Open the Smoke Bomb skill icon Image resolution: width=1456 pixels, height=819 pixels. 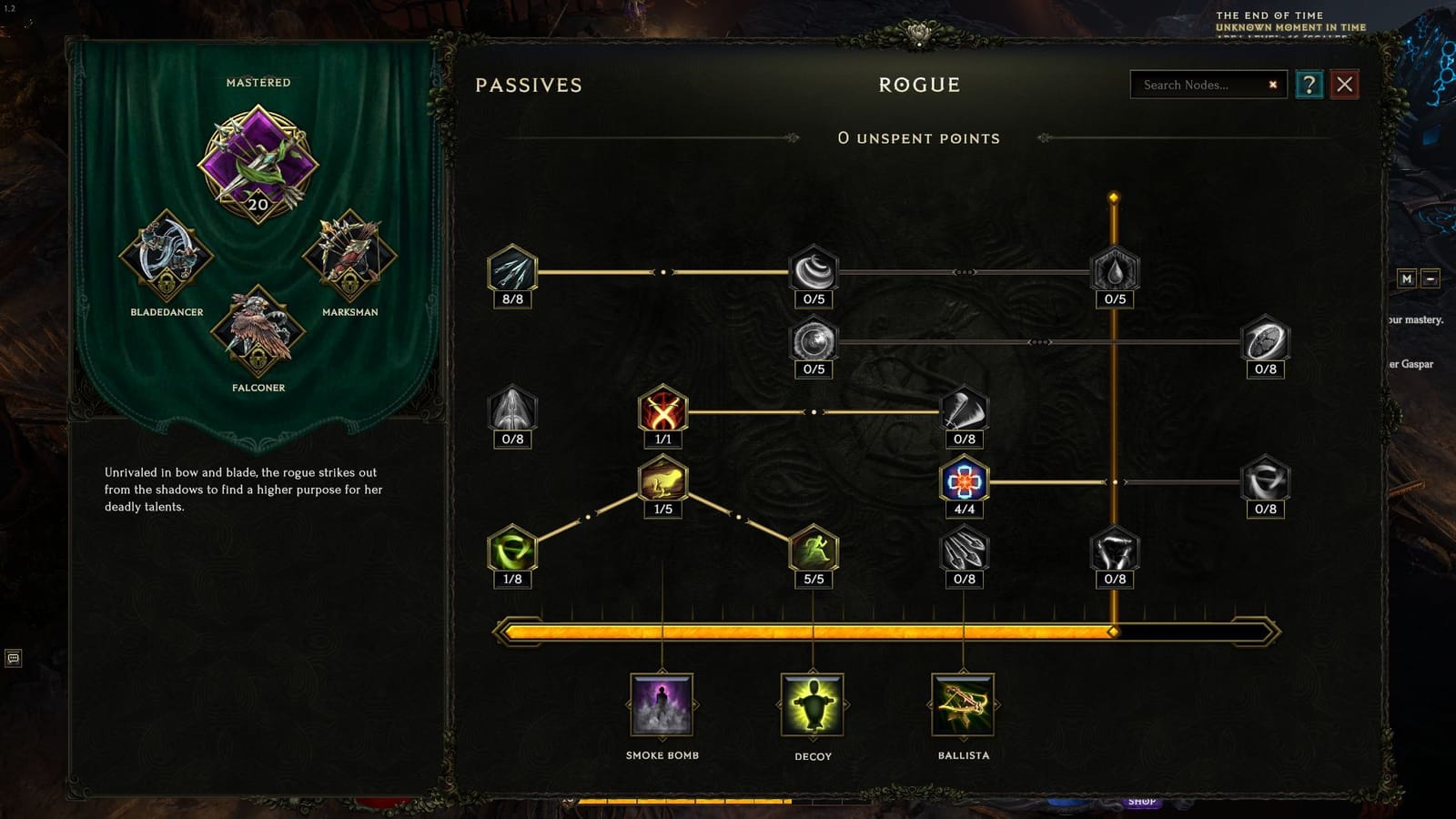[662, 706]
